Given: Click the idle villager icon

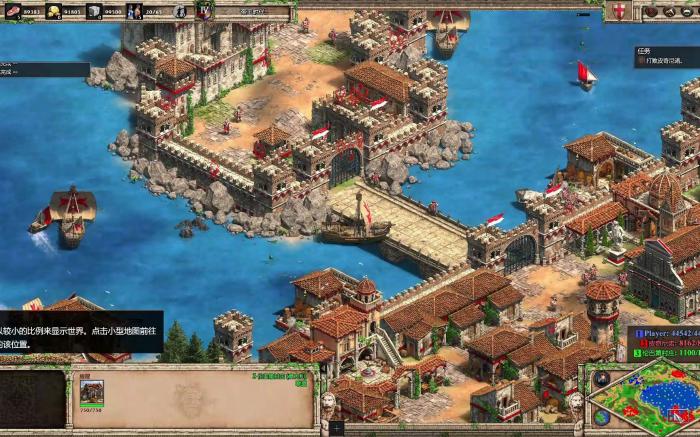Looking at the screenshot, I should 179,11.
